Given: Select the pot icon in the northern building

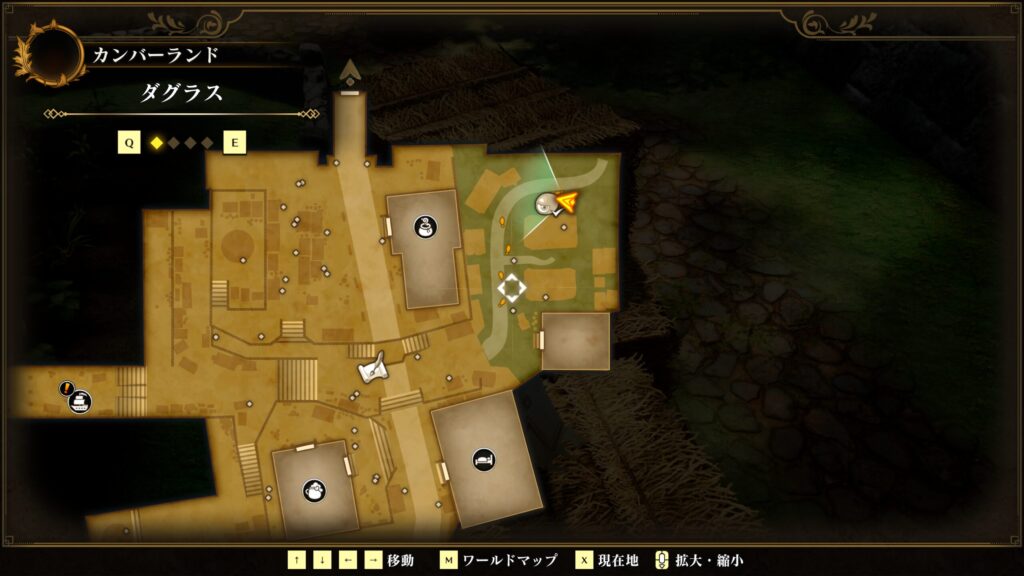Looking at the screenshot, I should point(424,227).
